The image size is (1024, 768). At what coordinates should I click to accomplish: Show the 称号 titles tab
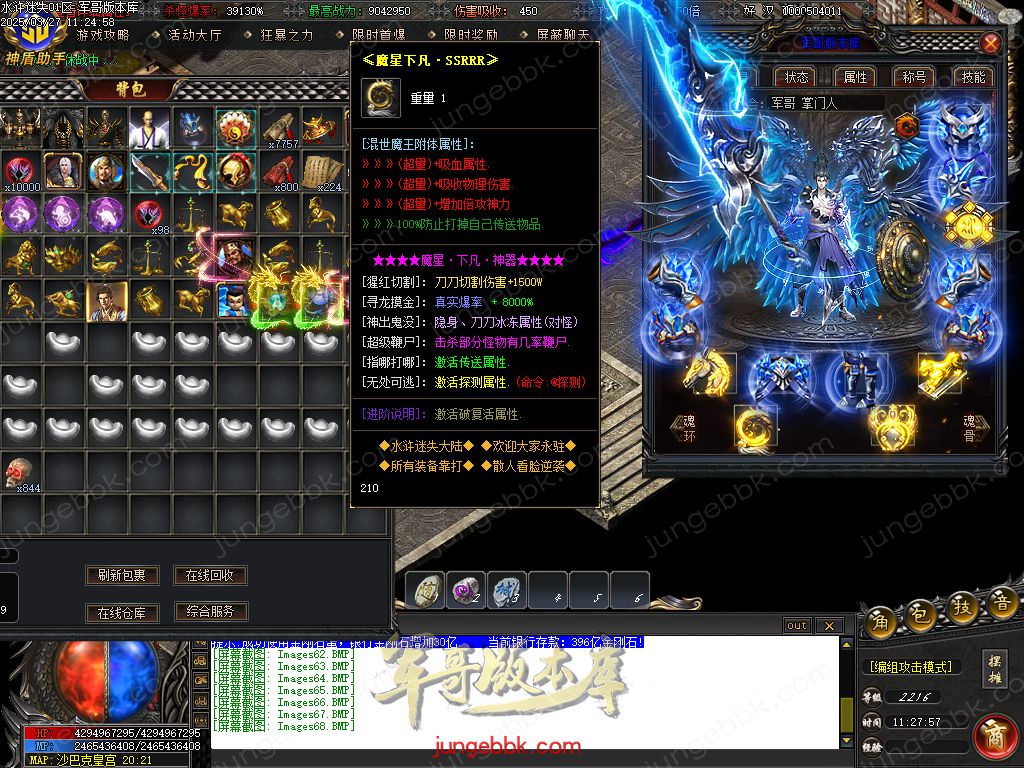(914, 77)
